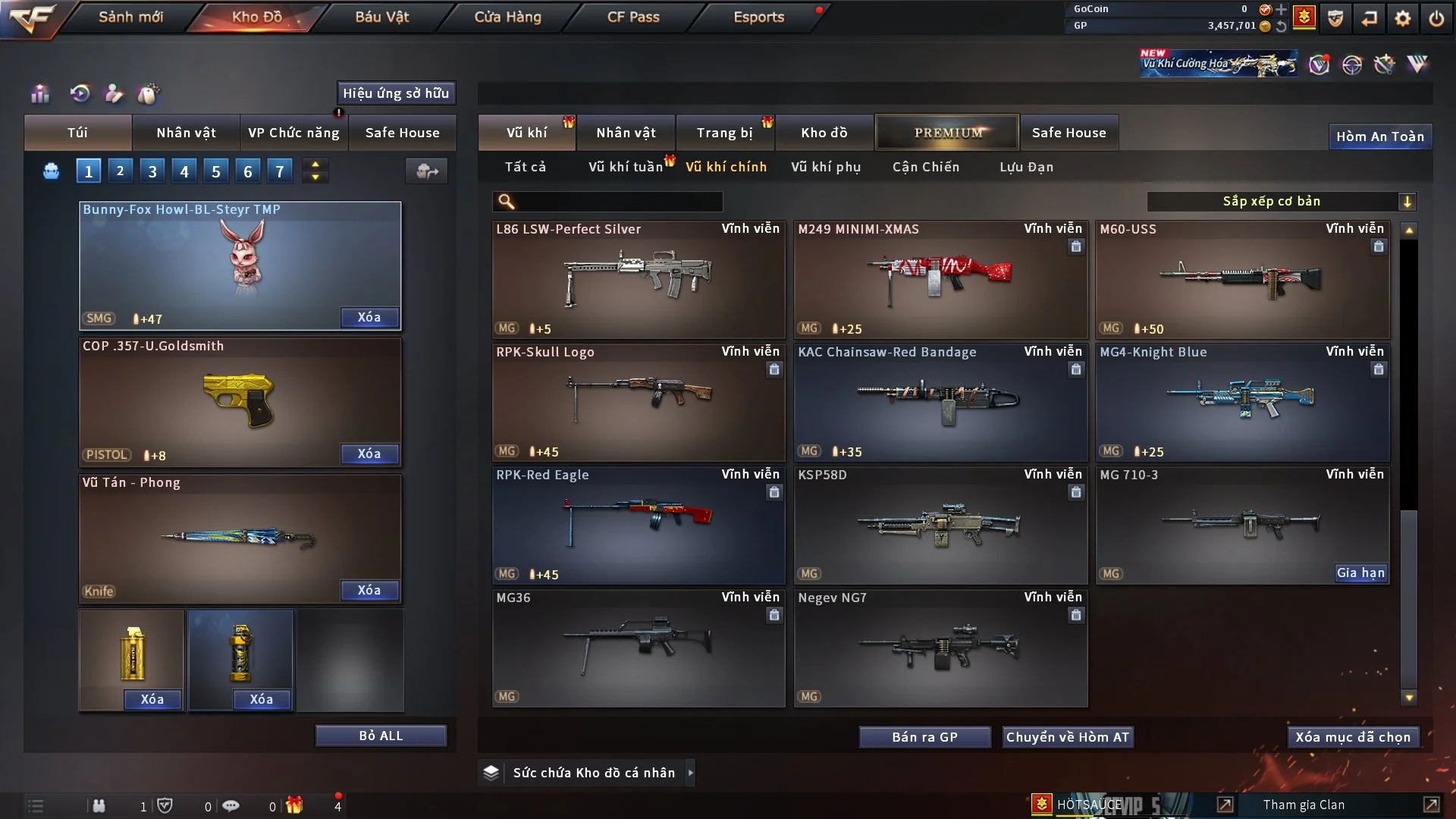Open the Cửa Hàng shop menu

(x=507, y=17)
